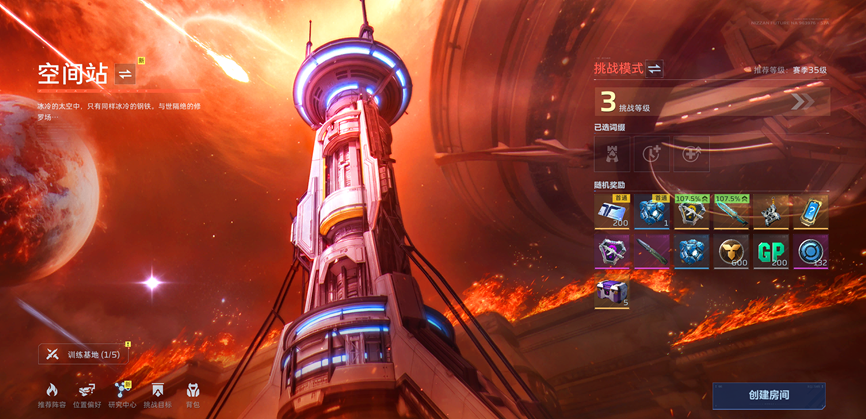Inspect the green GP 200 reward

770,252
